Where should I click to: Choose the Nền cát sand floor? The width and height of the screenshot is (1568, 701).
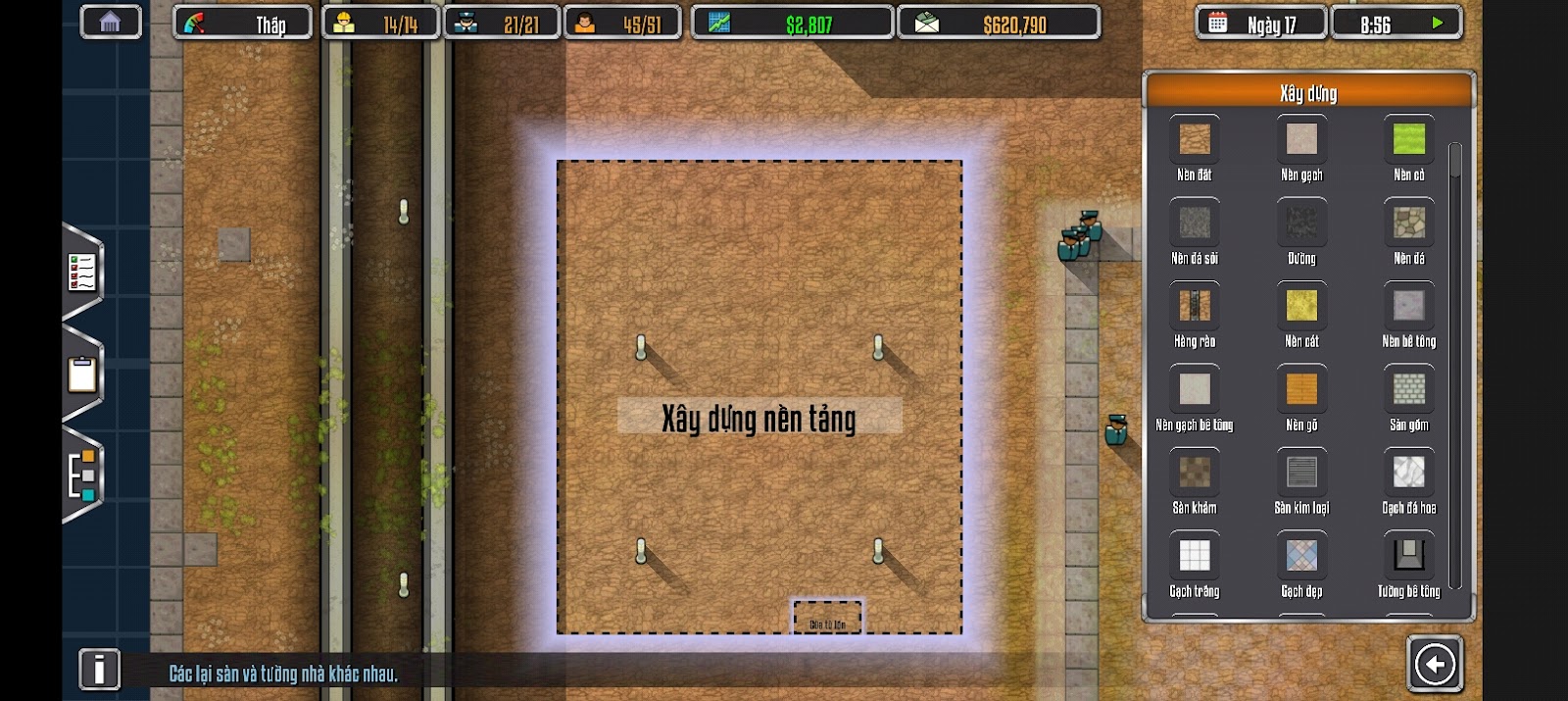coord(1301,306)
